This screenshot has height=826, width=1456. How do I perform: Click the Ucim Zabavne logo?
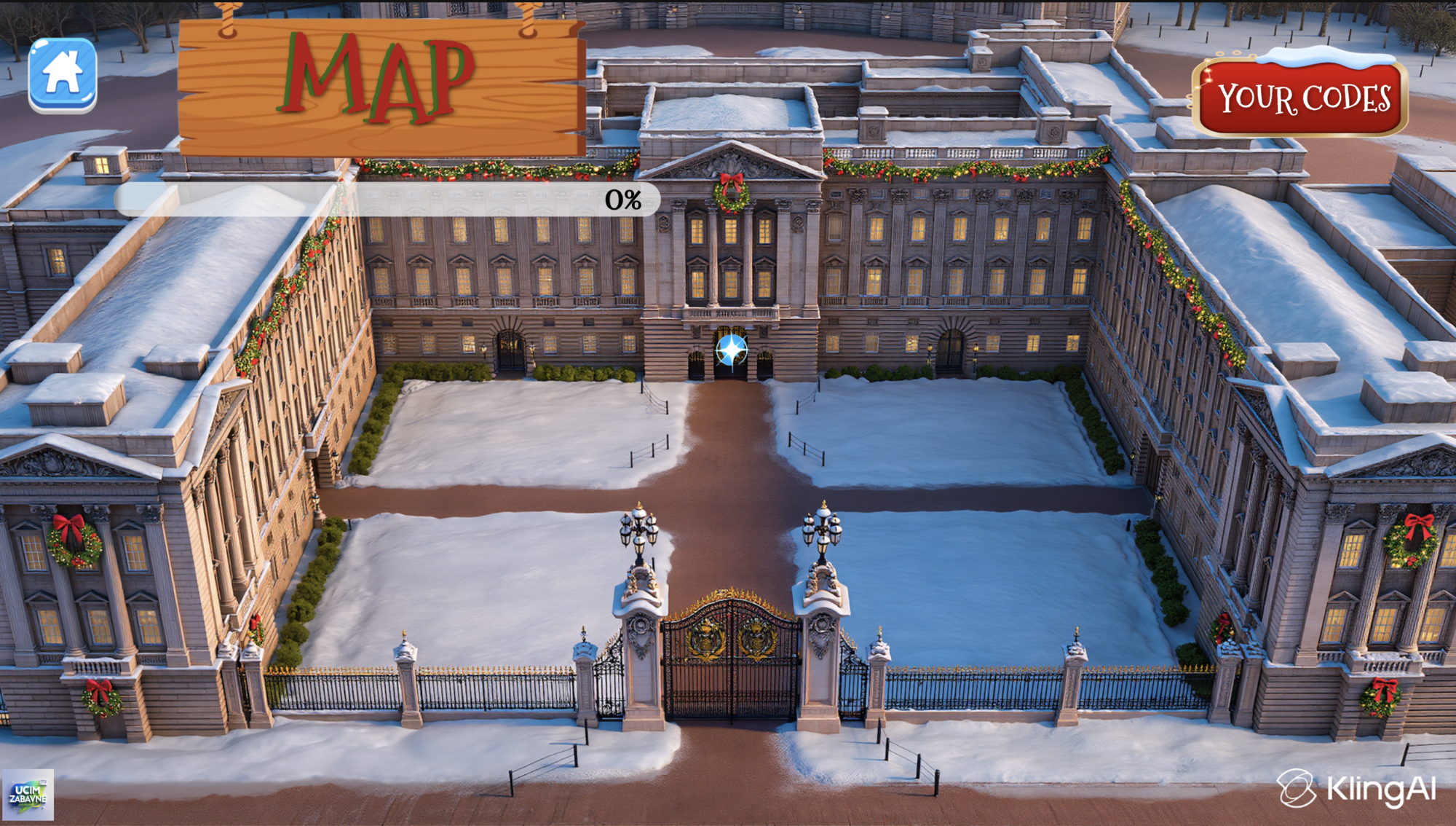click(x=28, y=794)
